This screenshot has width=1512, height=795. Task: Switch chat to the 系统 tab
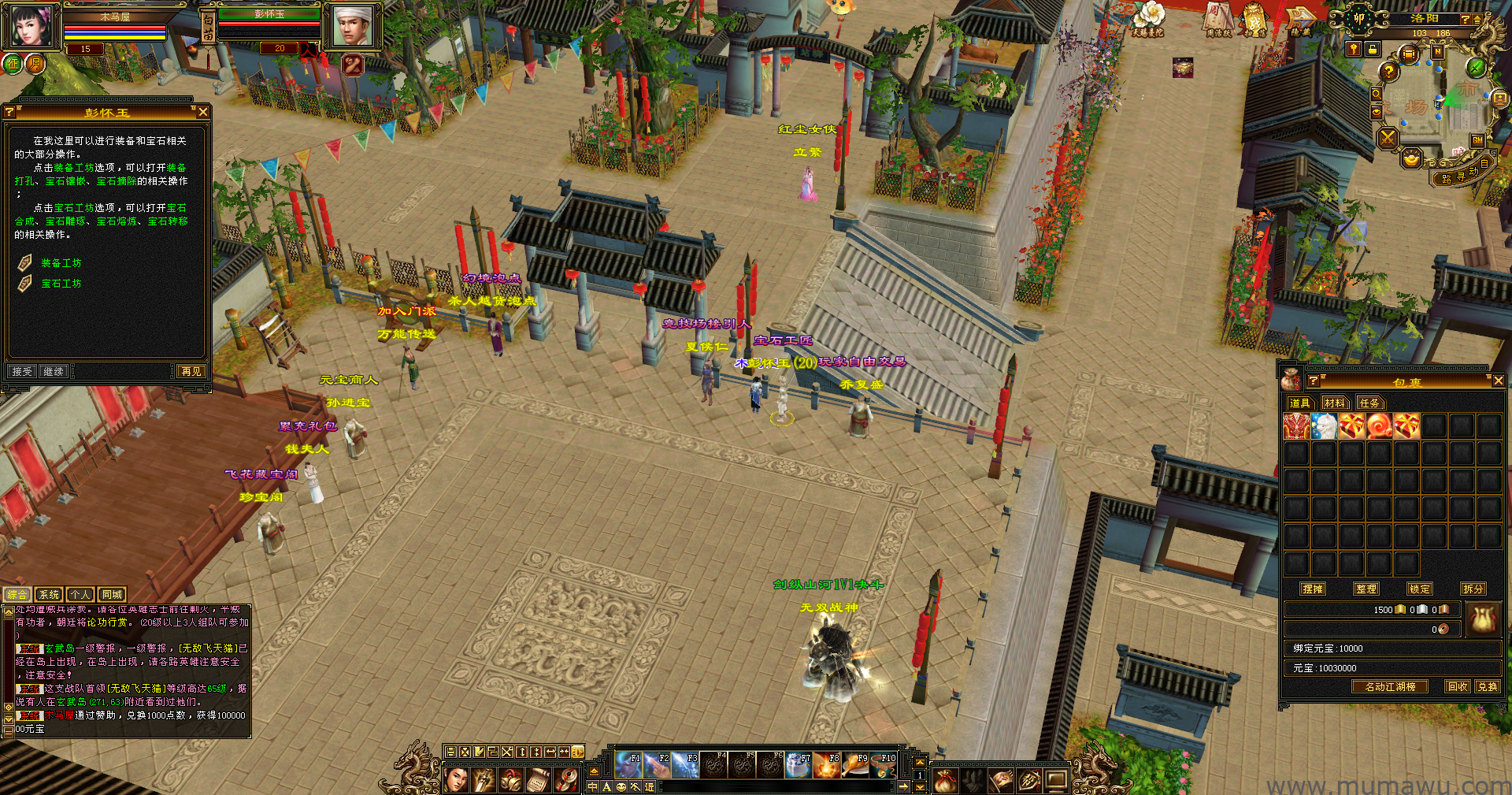pyautogui.click(x=49, y=595)
